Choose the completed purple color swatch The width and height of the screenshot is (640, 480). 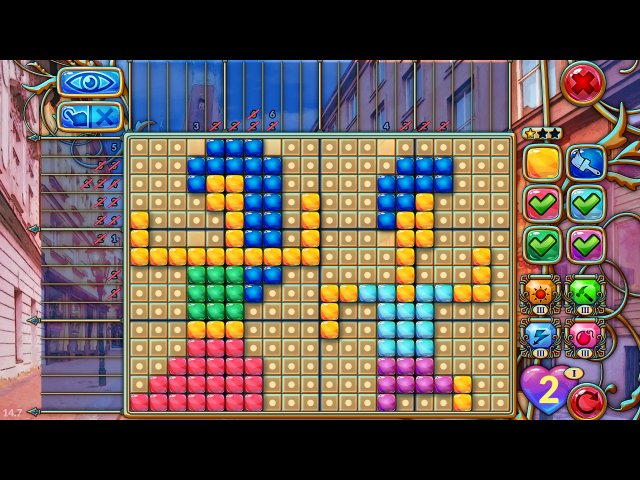click(x=586, y=244)
